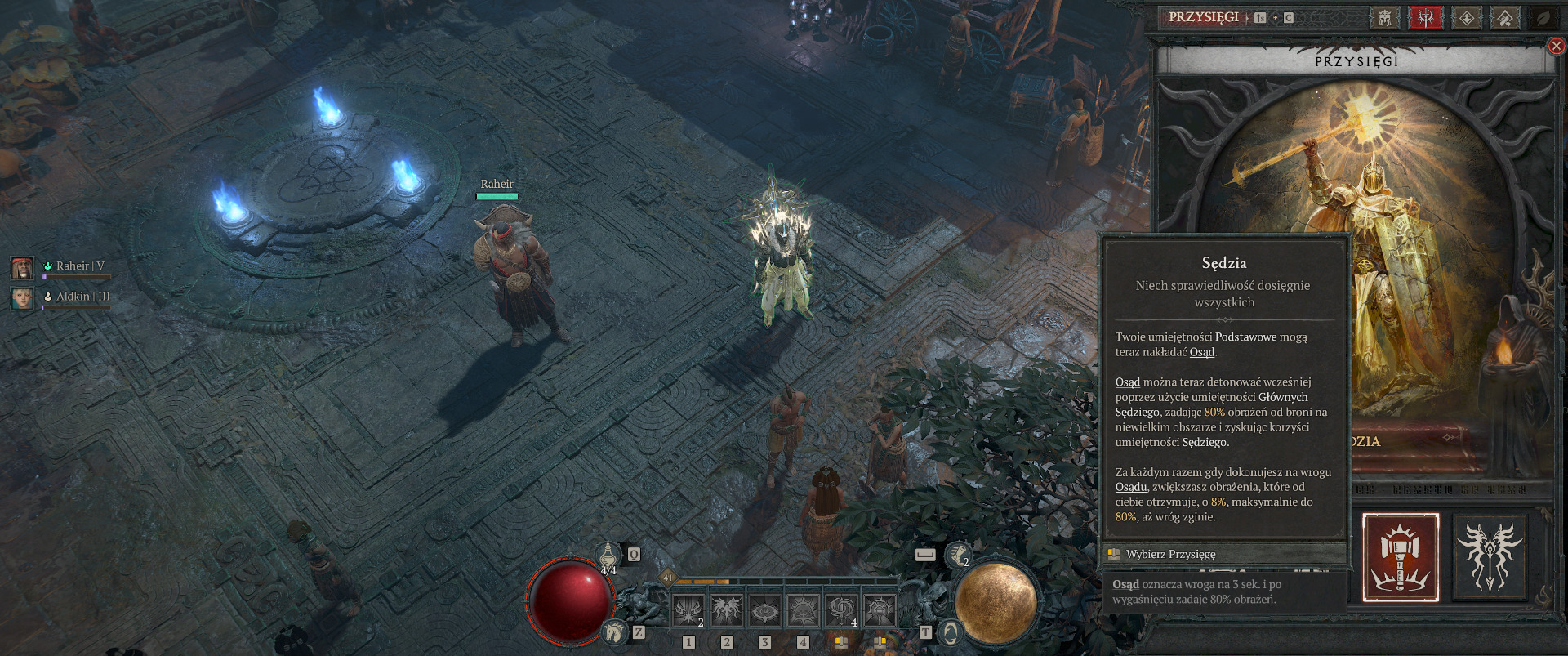Activate the winged skill in slot two

coord(726,610)
